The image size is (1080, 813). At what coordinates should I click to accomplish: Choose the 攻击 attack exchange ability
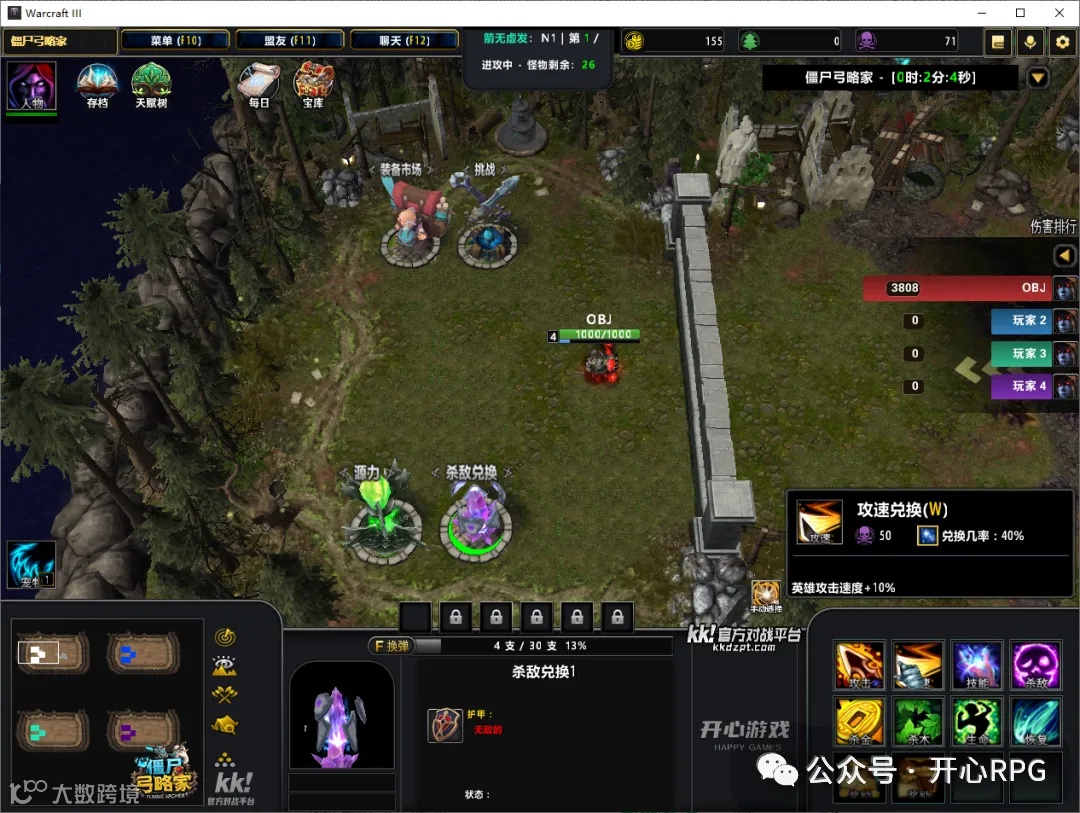(x=860, y=666)
